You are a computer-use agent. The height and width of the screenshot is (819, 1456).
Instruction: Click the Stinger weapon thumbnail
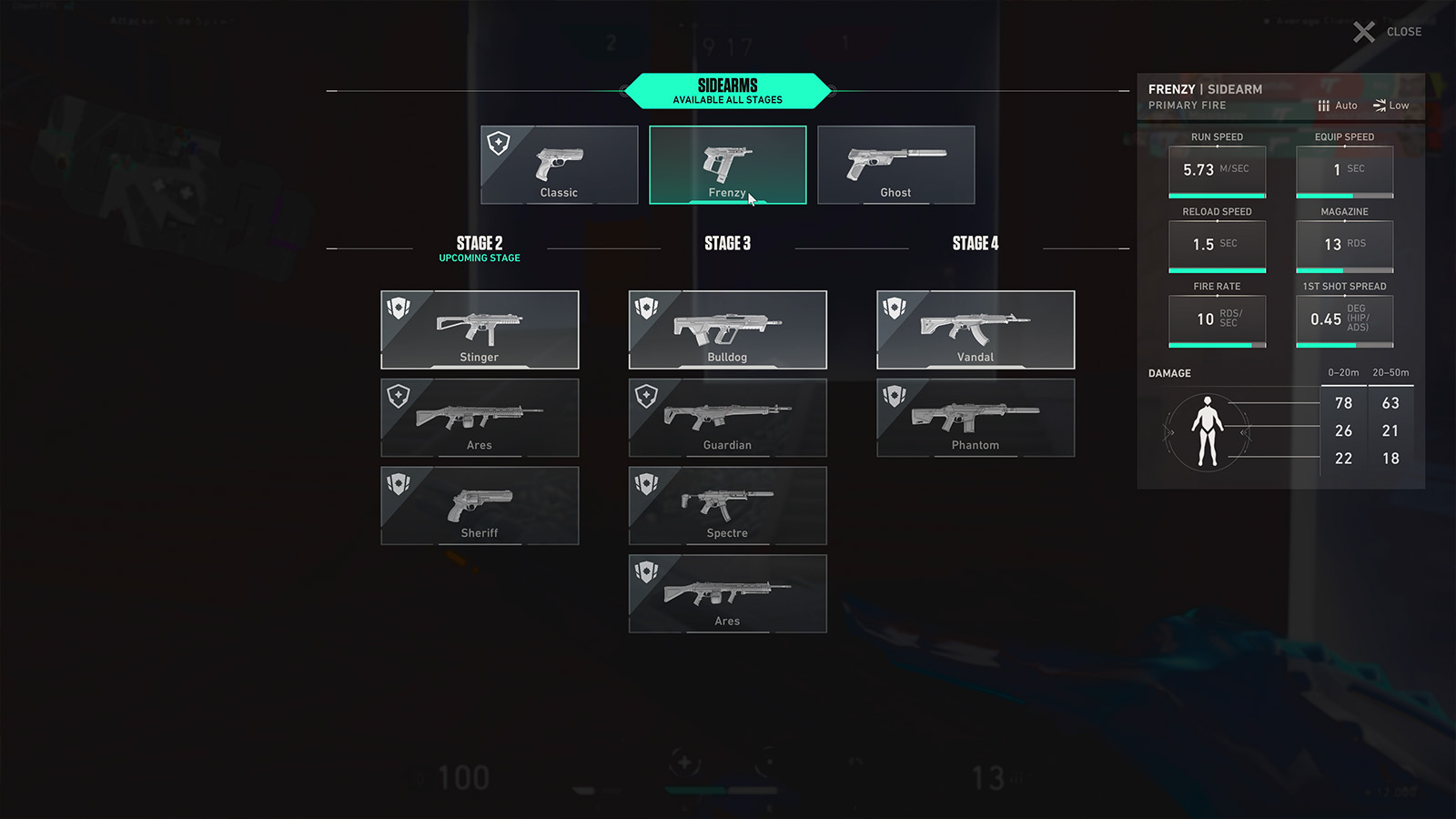click(x=480, y=325)
